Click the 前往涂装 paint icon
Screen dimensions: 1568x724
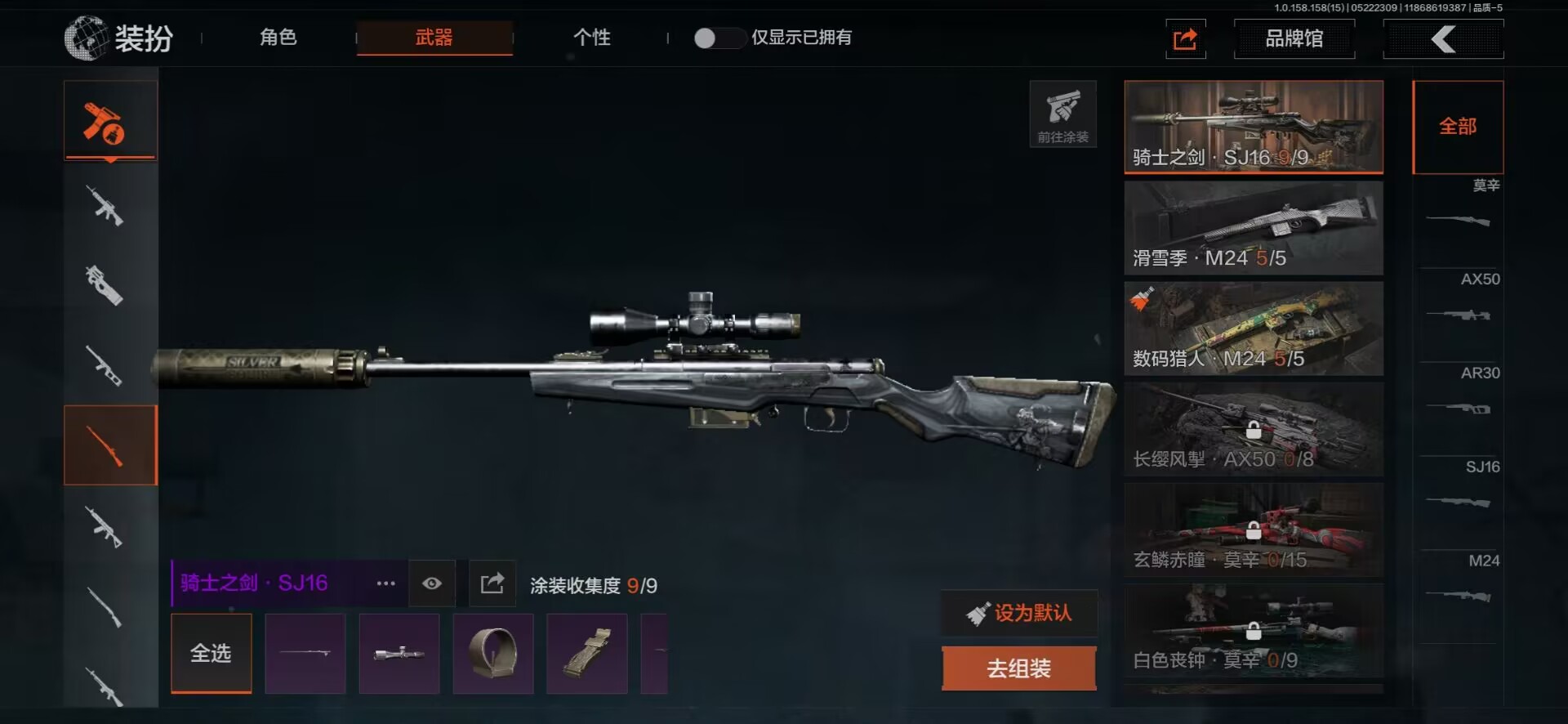(1062, 114)
